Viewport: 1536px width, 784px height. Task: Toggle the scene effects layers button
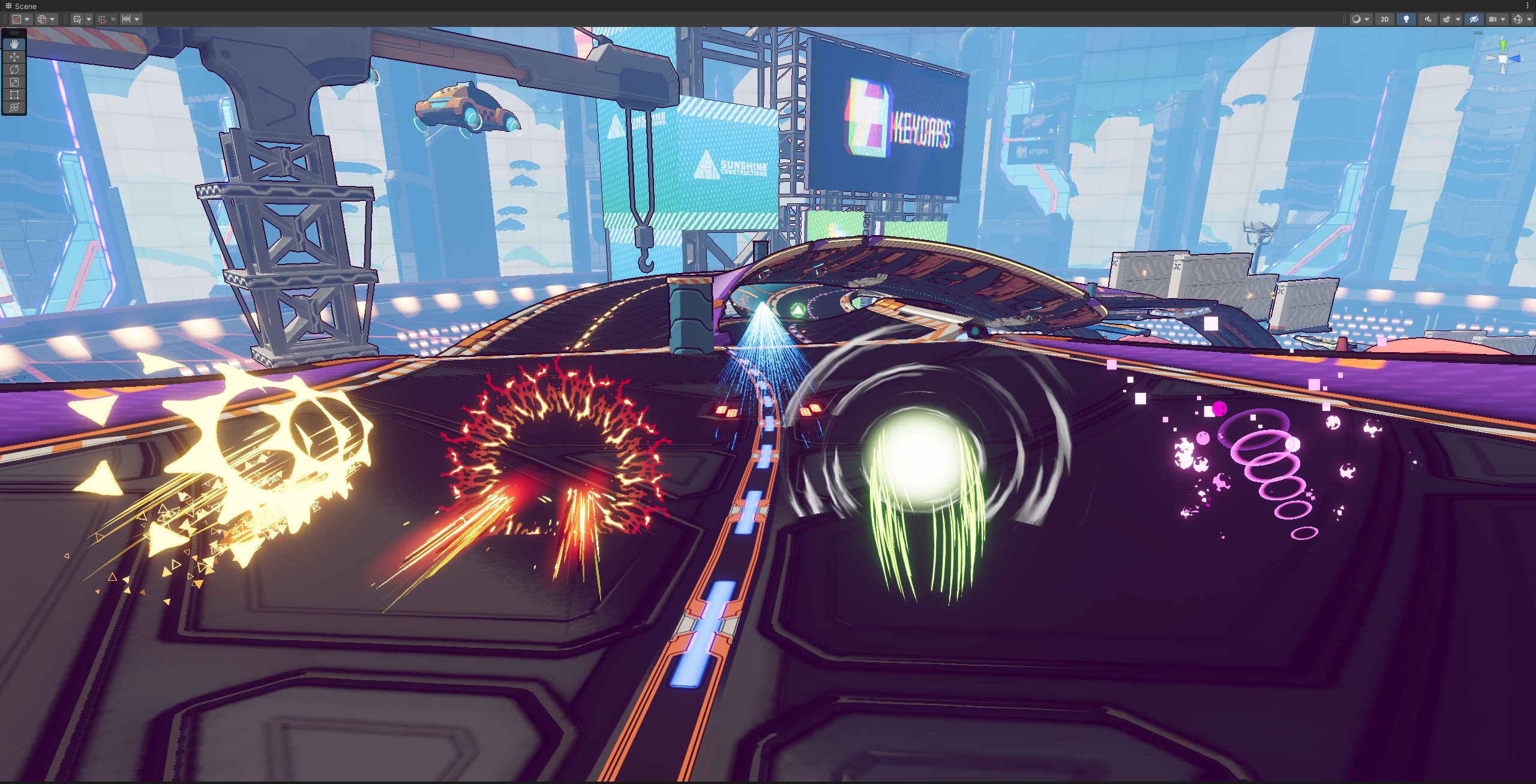[x=1447, y=19]
